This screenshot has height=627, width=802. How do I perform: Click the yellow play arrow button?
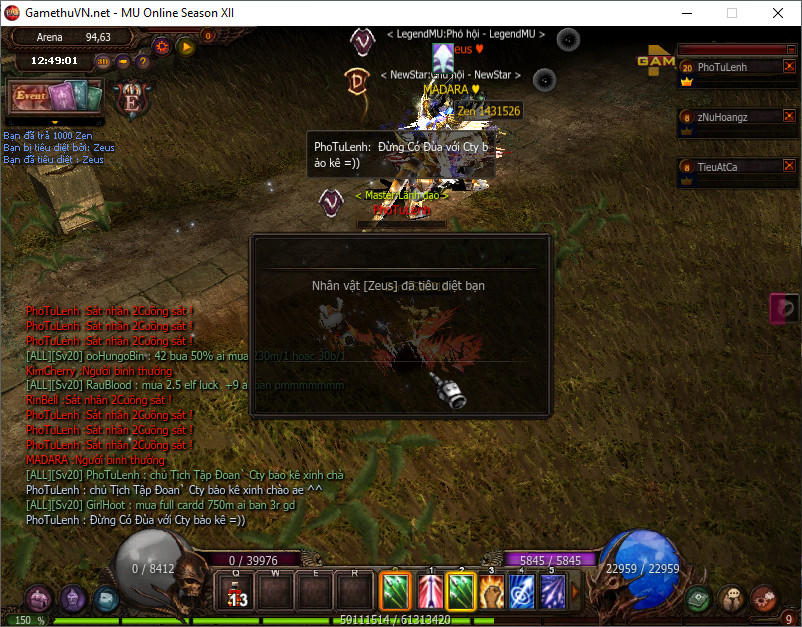coord(185,46)
